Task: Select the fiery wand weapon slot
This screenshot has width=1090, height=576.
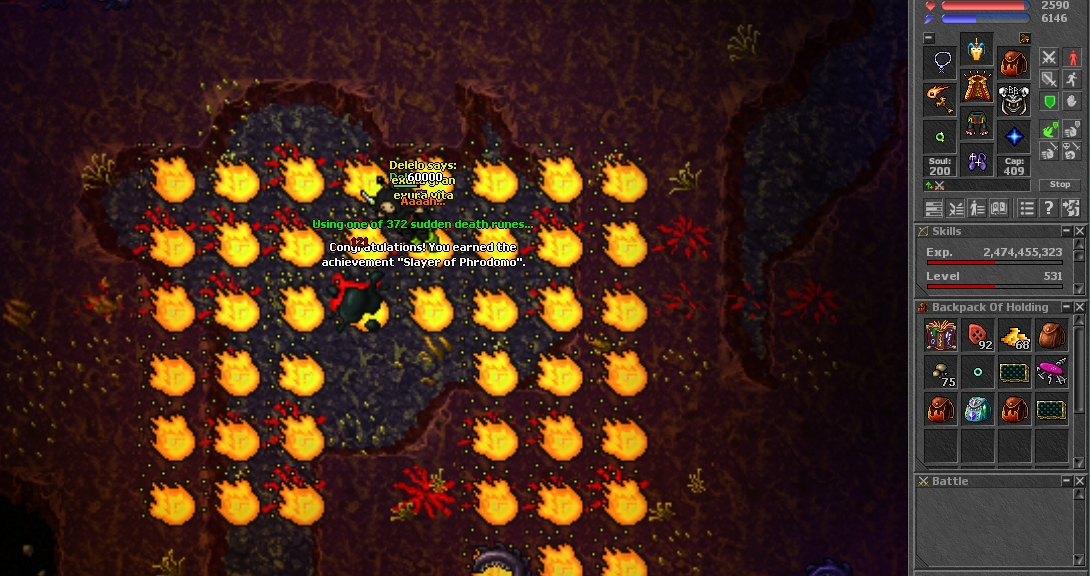Action: pos(940,99)
